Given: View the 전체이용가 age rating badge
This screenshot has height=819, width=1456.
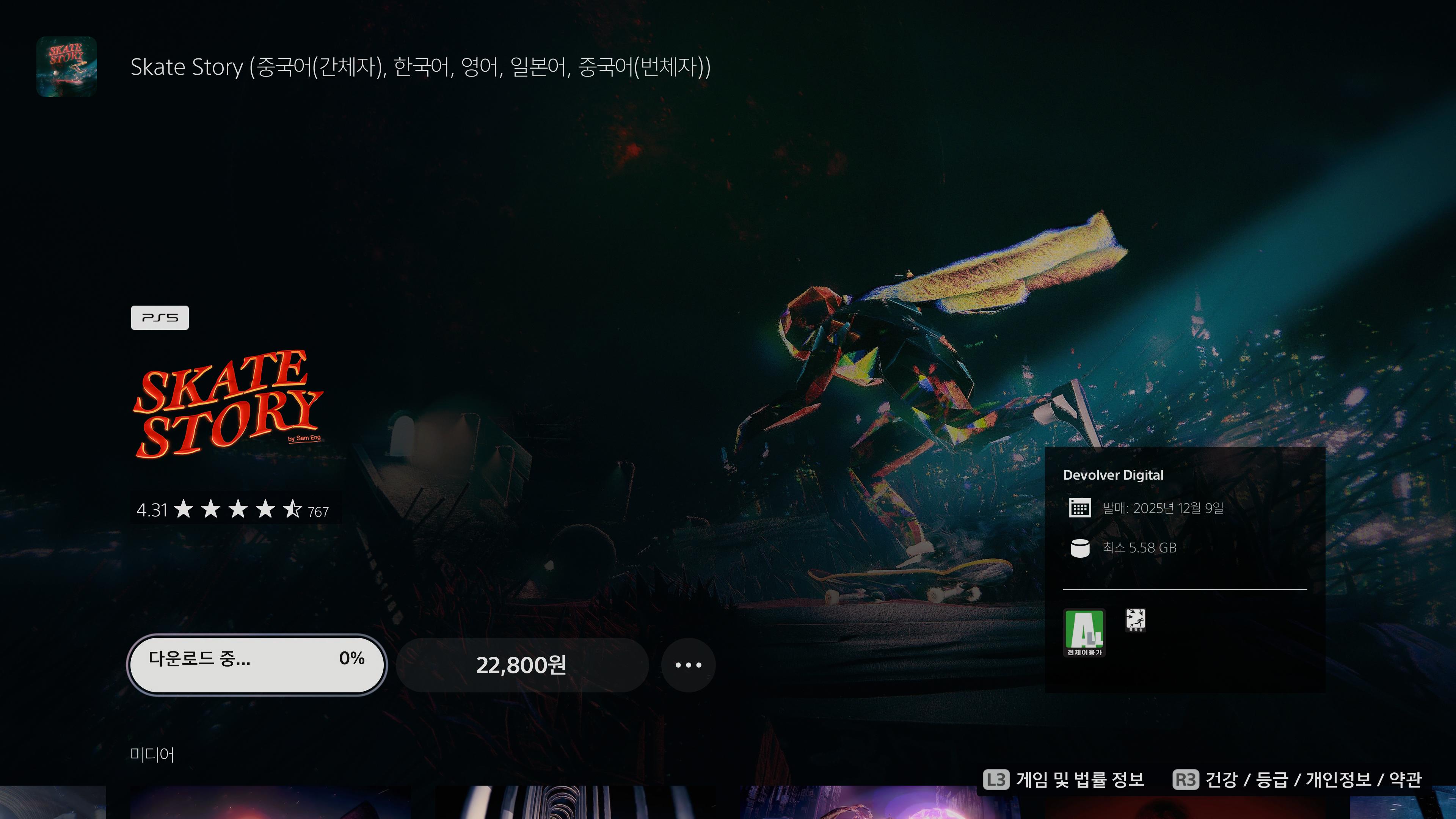Looking at the screenshot, I should pyautogui.click(x=1084, y=632).
